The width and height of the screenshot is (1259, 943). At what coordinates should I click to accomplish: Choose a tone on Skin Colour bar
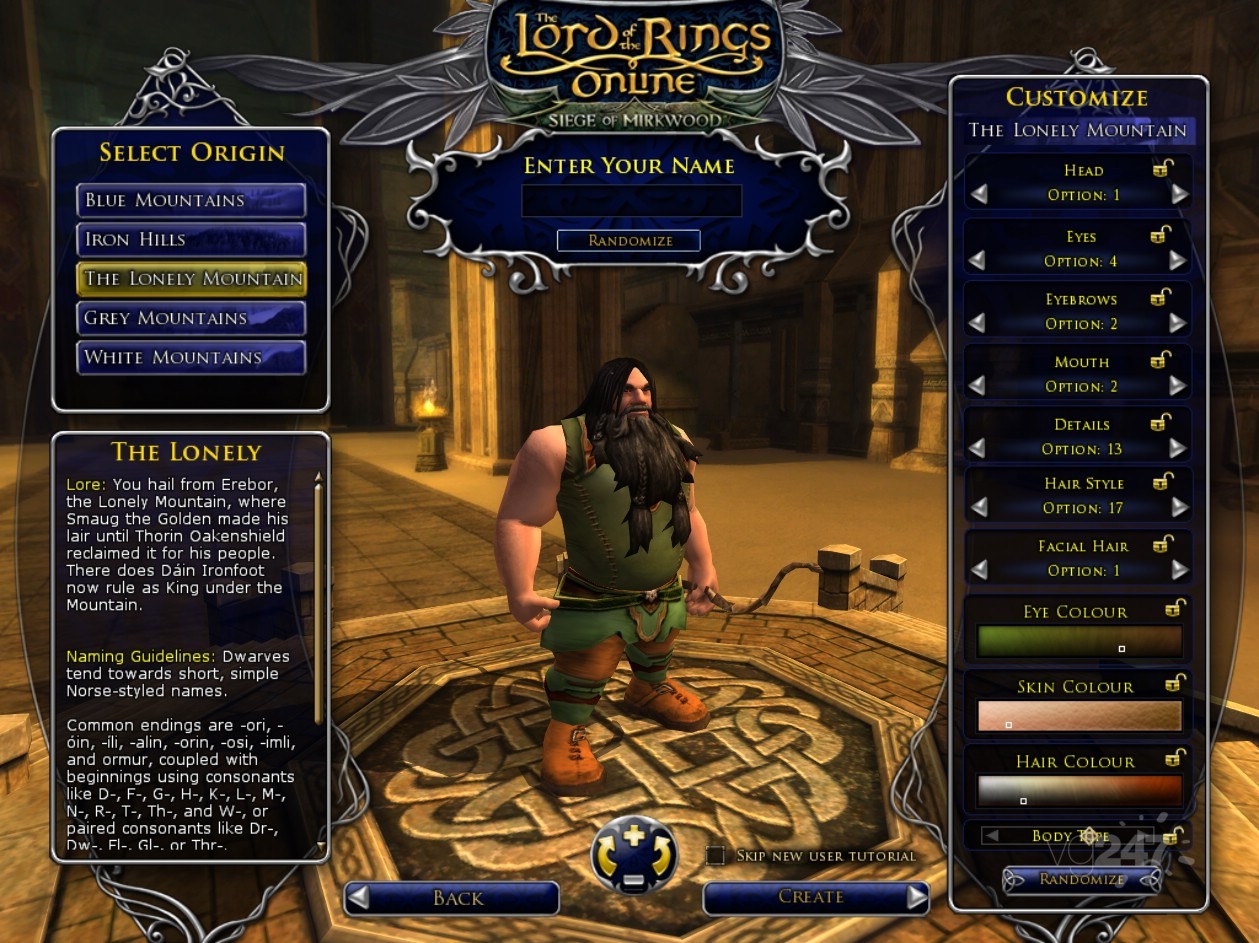[1079, 716]
